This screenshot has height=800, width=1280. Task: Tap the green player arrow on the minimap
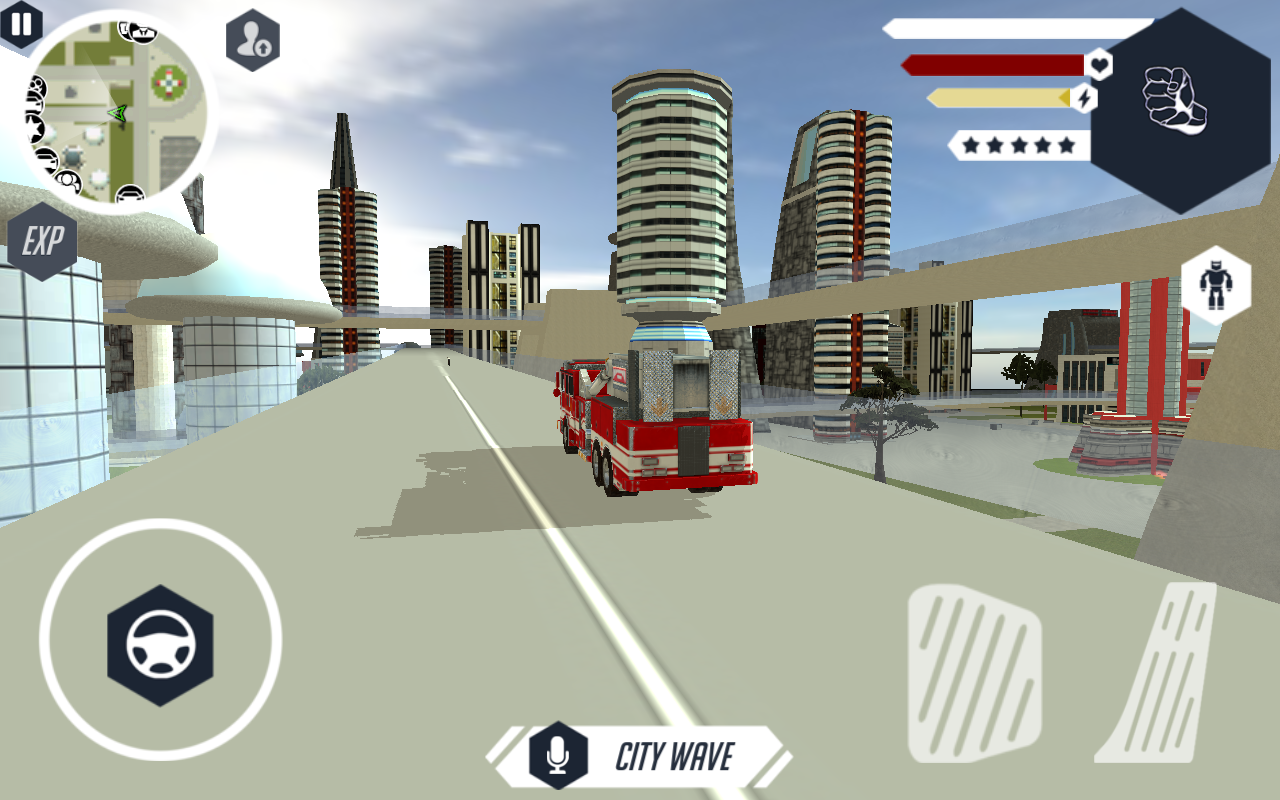tap(116, 114)
